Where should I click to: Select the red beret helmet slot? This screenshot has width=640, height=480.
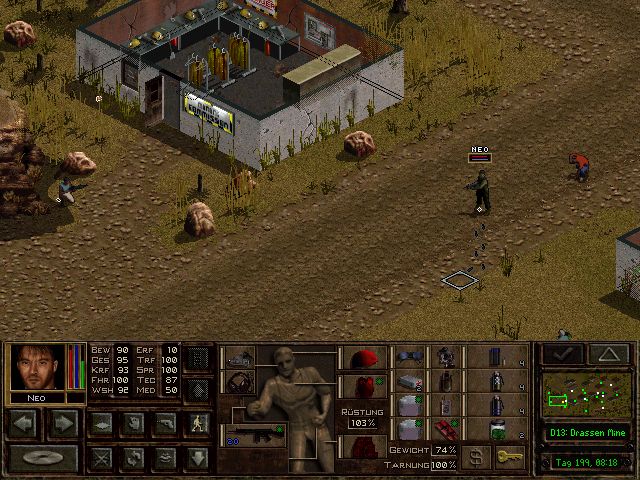pos(364,358)
